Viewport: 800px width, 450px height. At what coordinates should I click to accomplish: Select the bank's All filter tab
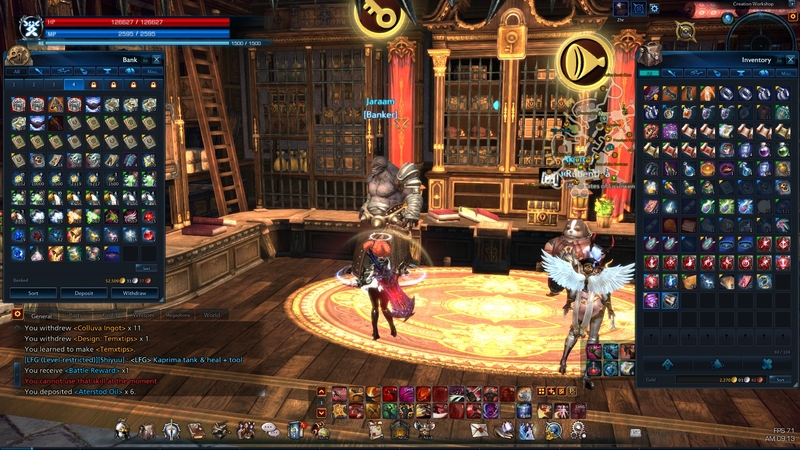click(x=16, y=72)
